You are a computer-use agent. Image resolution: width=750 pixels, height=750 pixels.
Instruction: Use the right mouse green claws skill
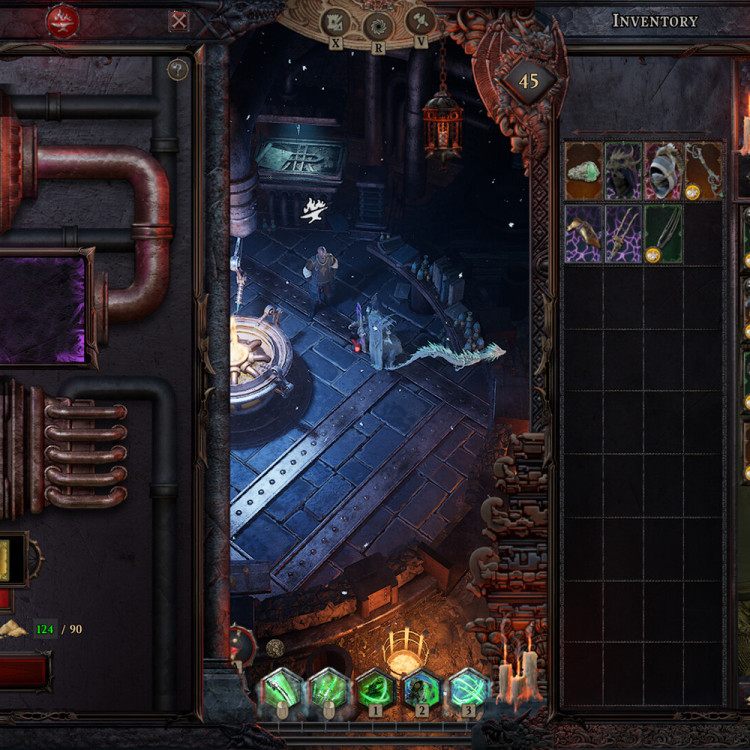point(329,690)
